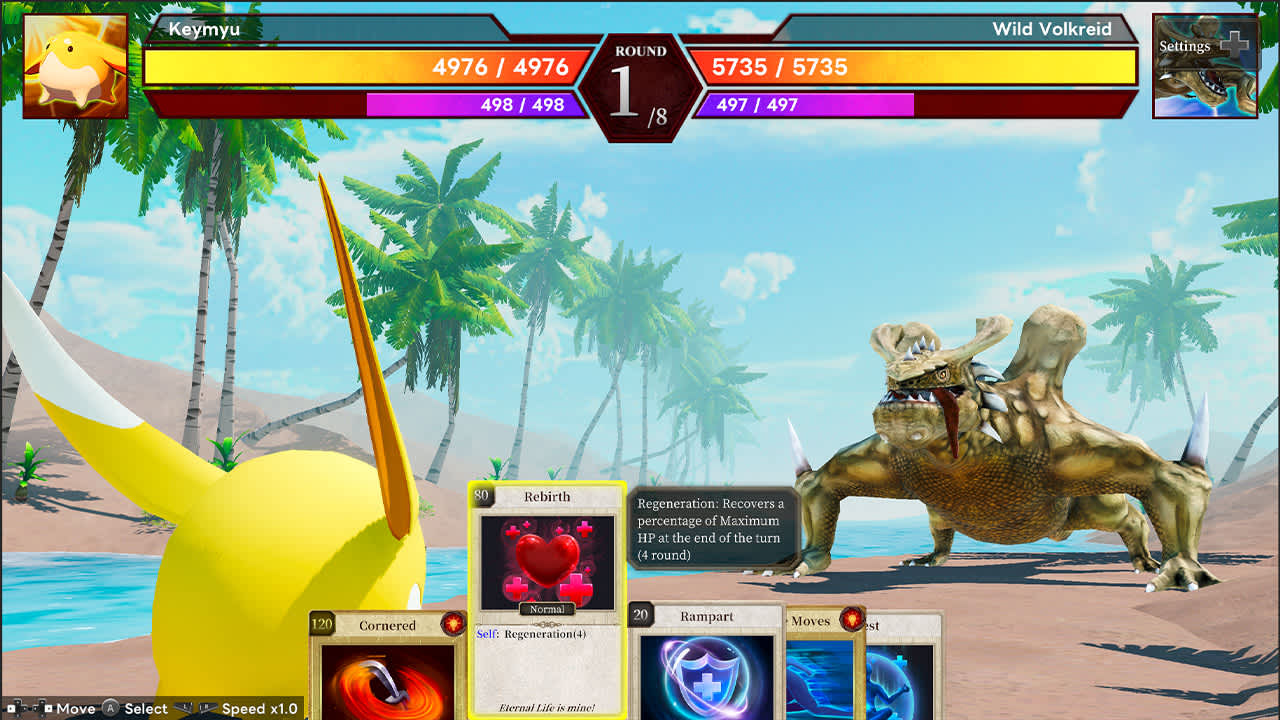The image size is (1280, 720).
Task: Click the Round 1/8 indicator
Action: pyautogui.click(x=640, y=65)
